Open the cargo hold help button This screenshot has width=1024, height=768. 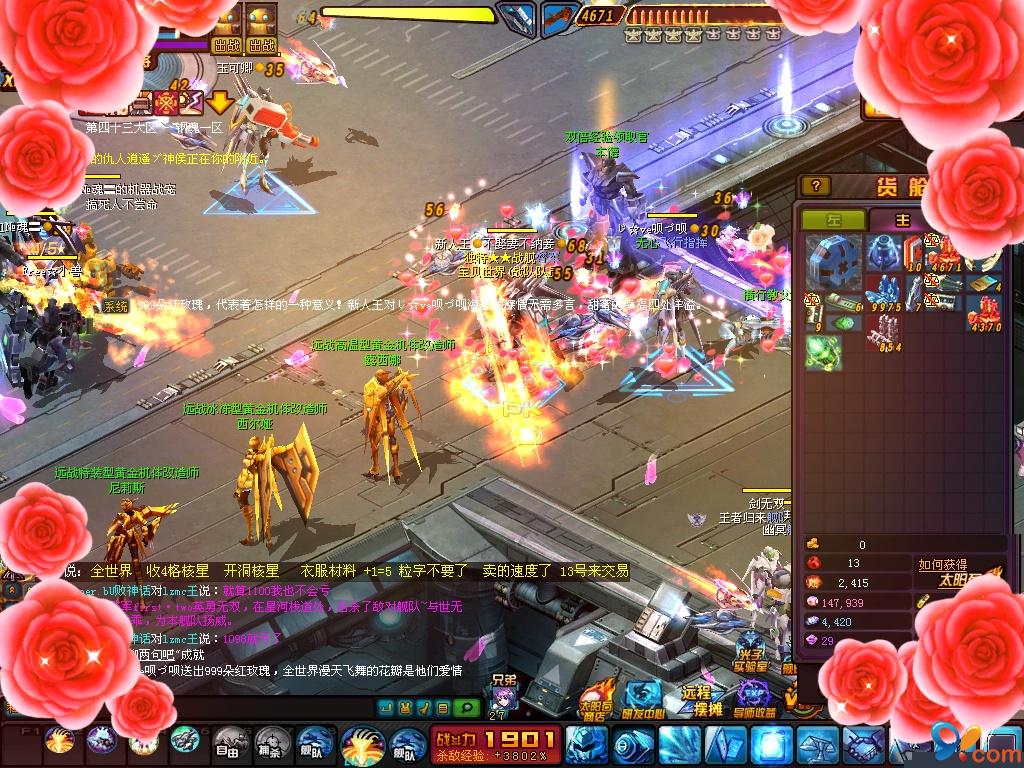click(817, 186)
